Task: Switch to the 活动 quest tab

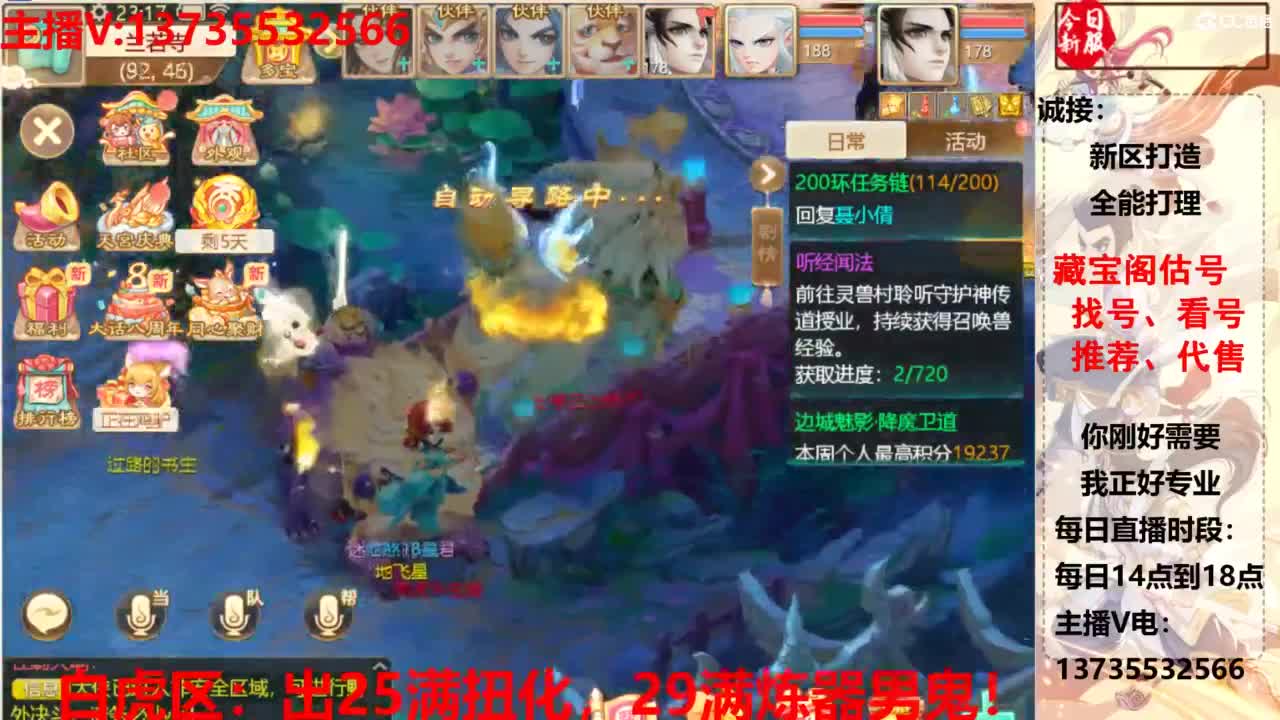Action: tap(965, 140)
